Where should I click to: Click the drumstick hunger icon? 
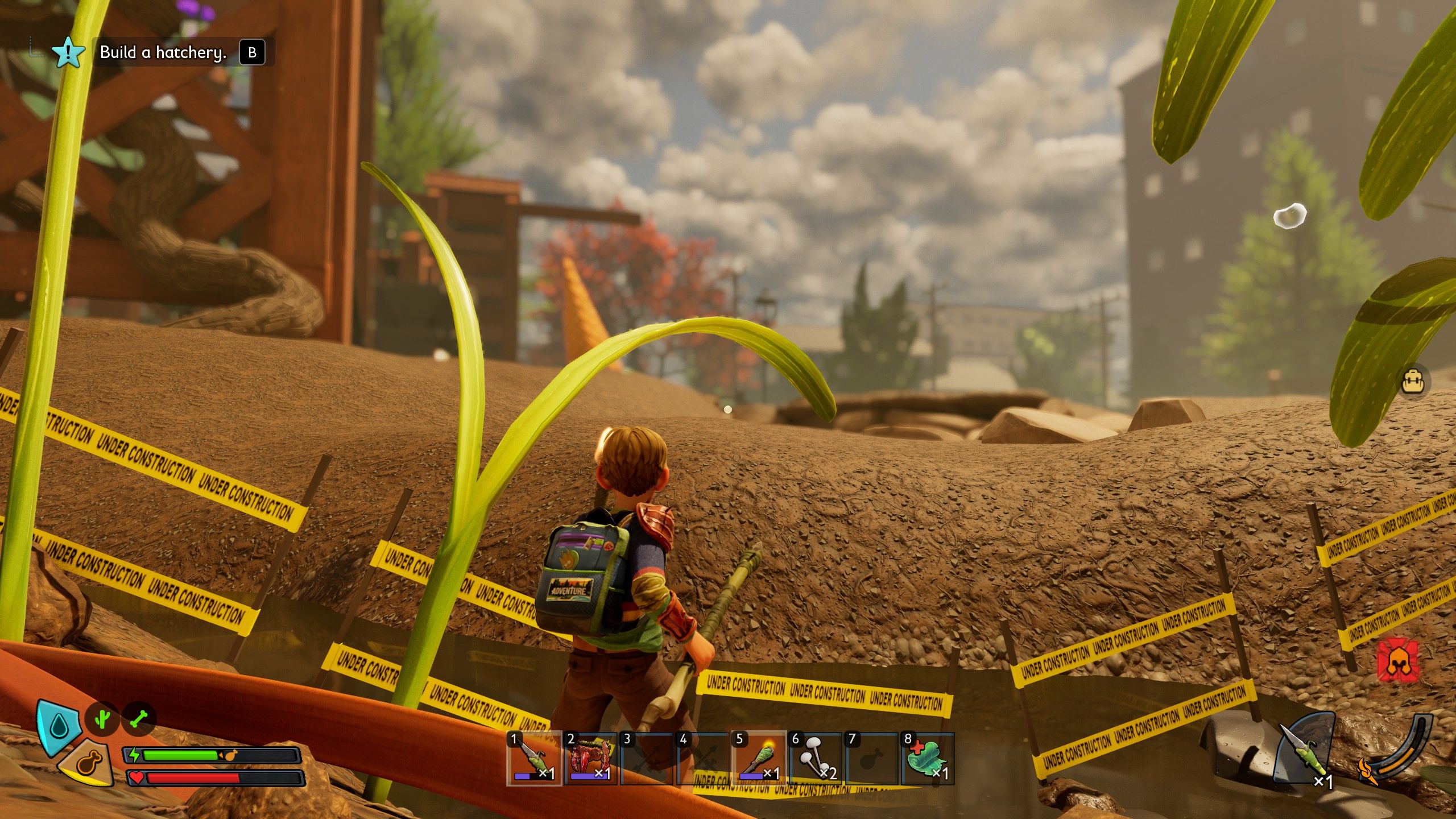89,762
